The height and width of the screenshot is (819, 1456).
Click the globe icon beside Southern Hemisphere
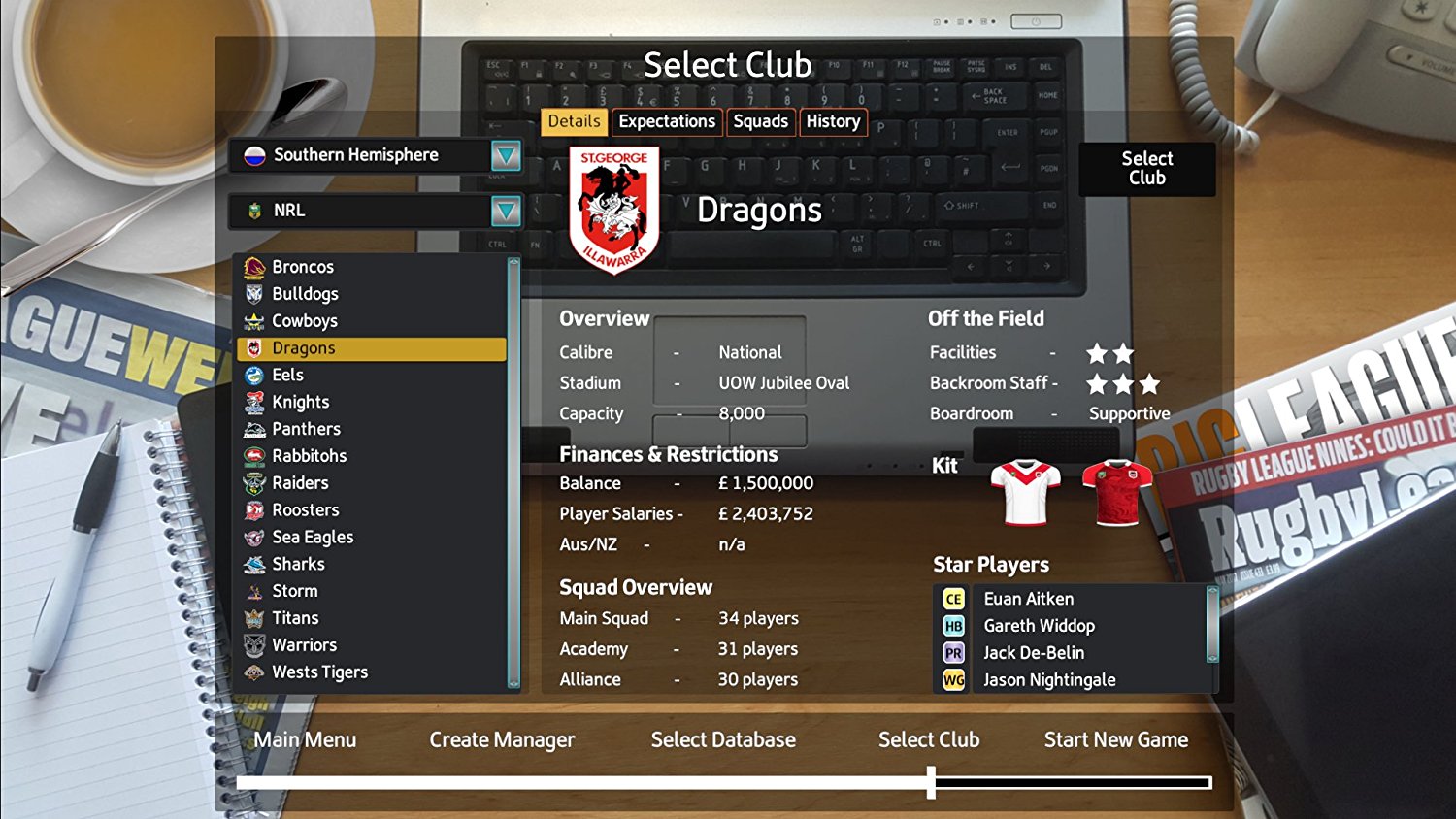253,155
